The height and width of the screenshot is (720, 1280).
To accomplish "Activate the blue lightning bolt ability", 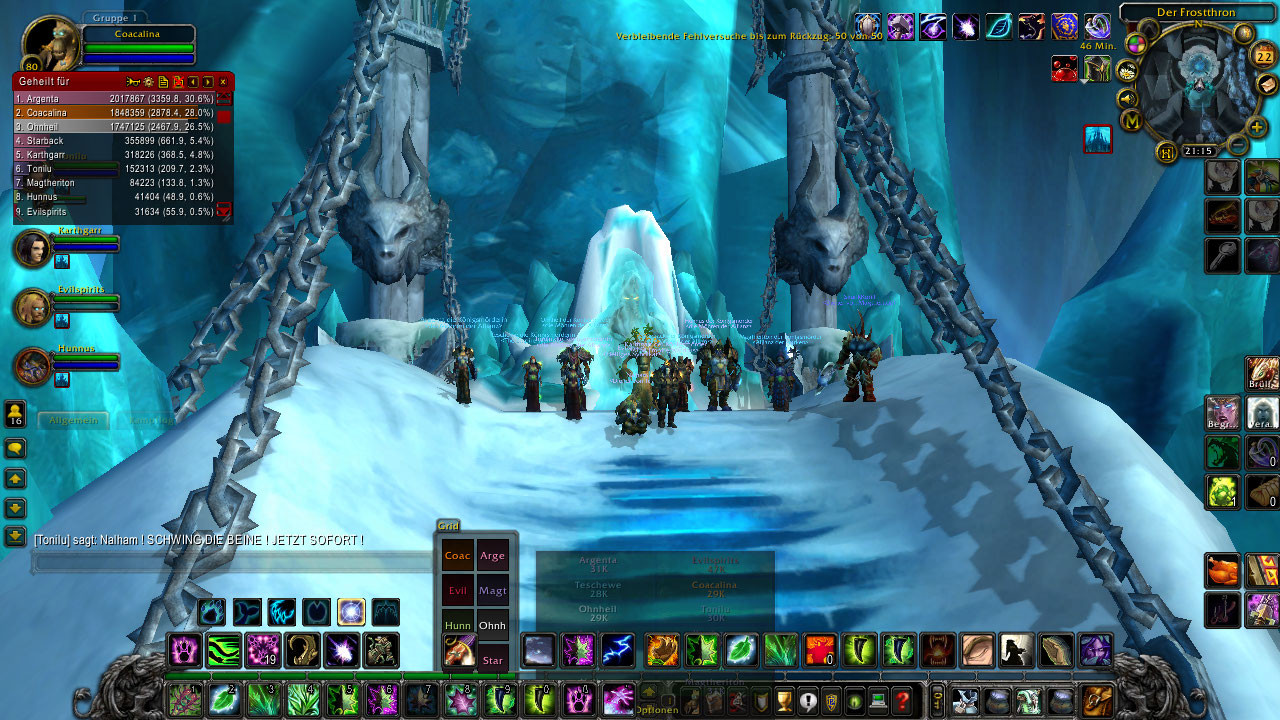I will (618, 650).
